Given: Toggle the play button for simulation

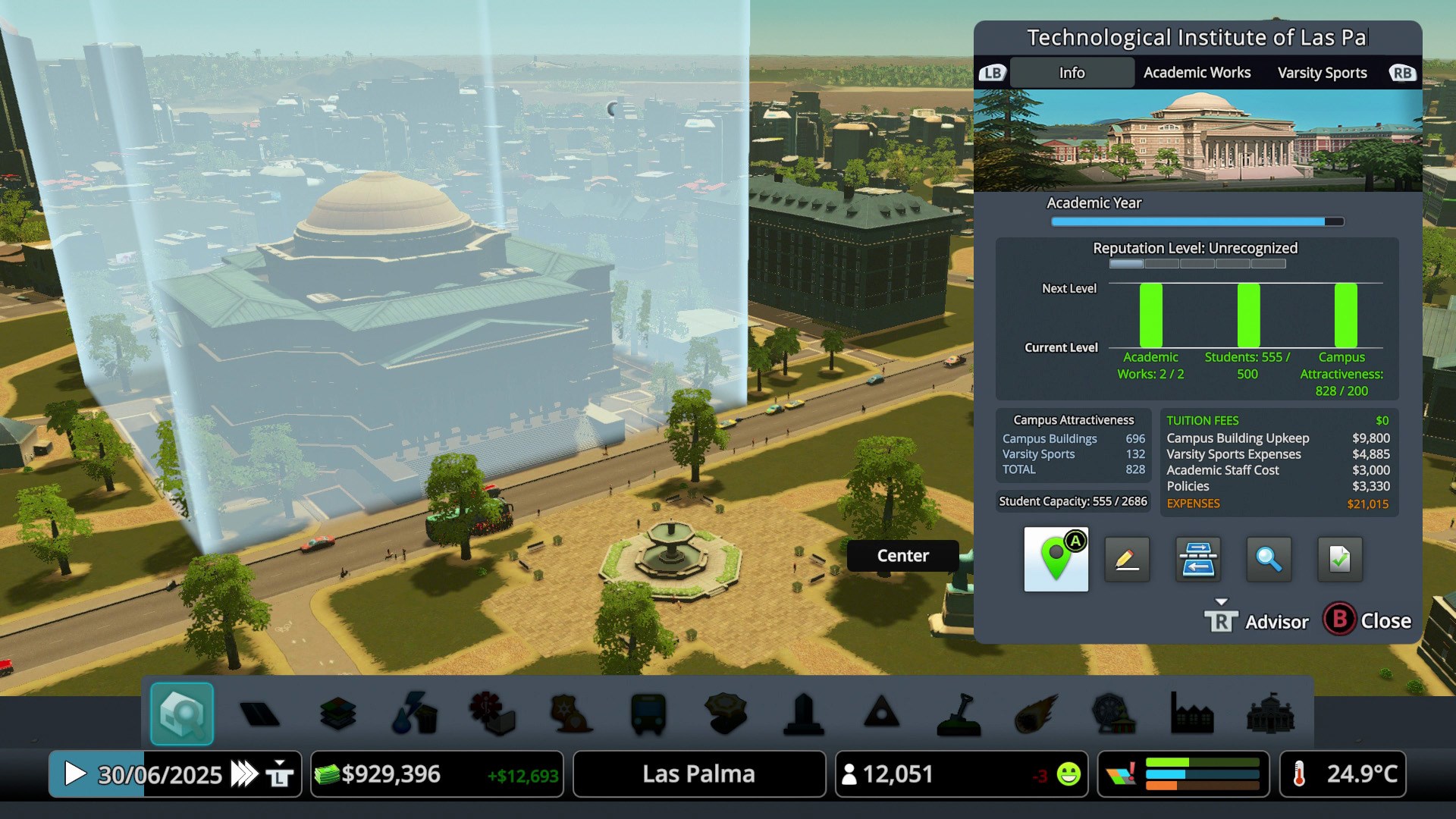Looking at the screenshot, I should (74, 774).
